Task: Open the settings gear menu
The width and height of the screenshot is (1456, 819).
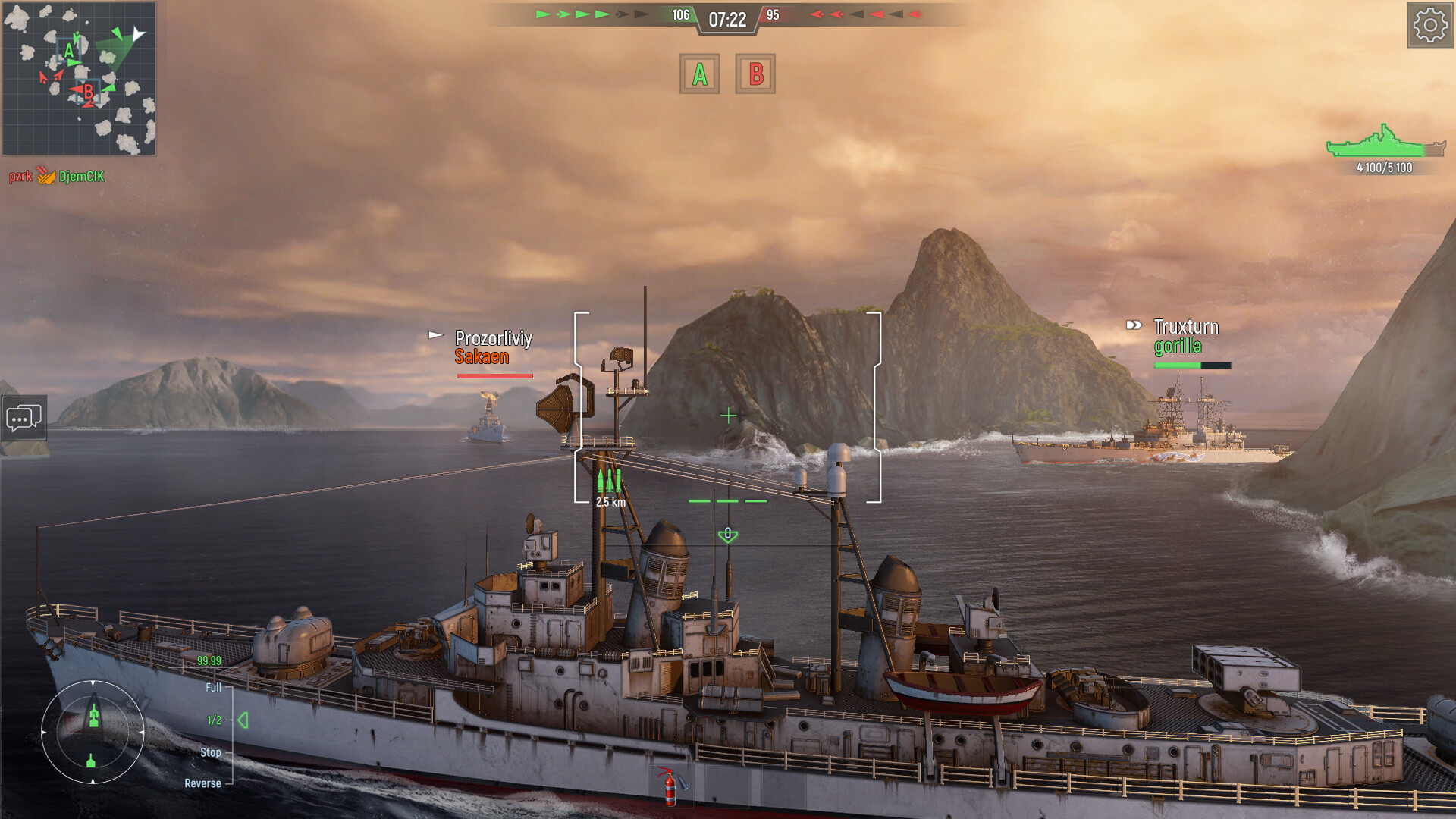Action: [x=1429, y=26]
